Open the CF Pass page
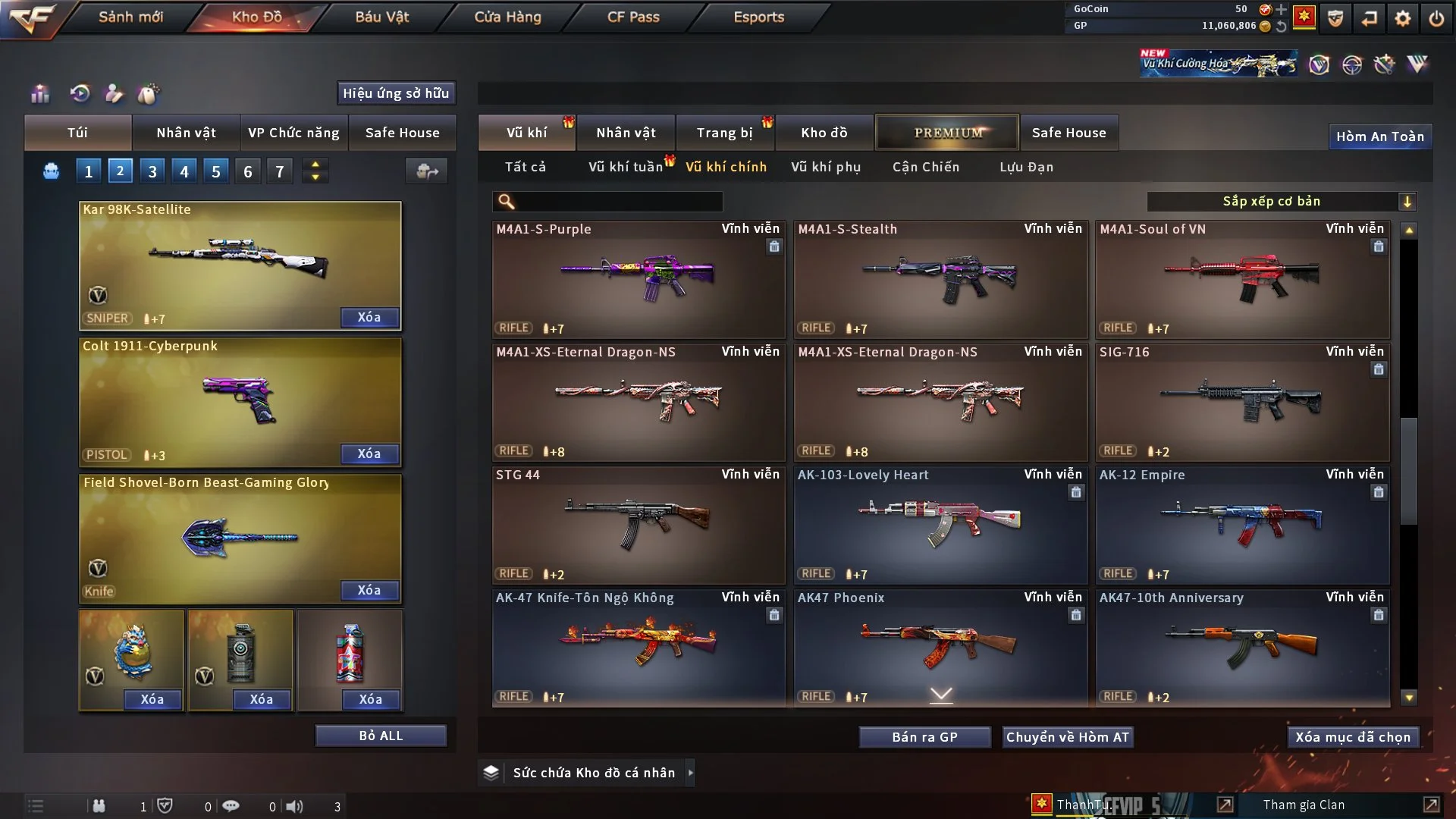This screenshot has width=1456, height=819. tap(633, 17)
